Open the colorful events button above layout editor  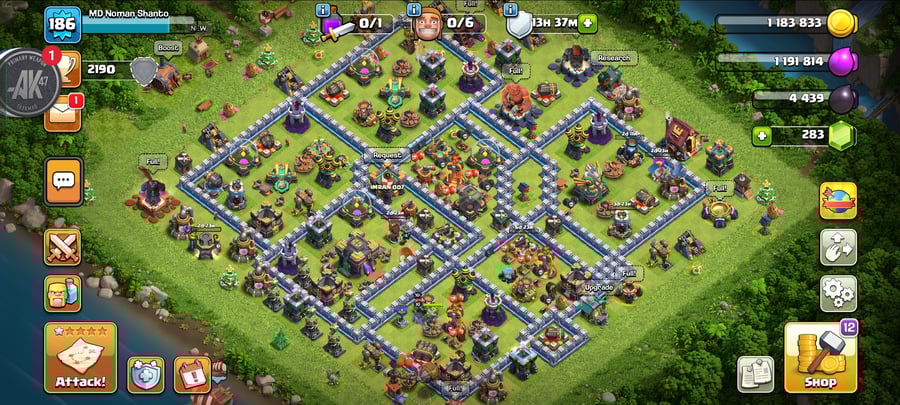tap(837, 201)
